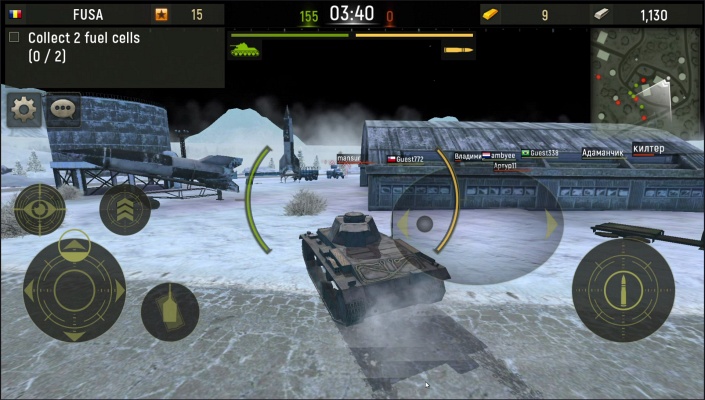705x400 pixels.
Task: Tap the down arrow on movement pad
Action: (x=74, y=334)
